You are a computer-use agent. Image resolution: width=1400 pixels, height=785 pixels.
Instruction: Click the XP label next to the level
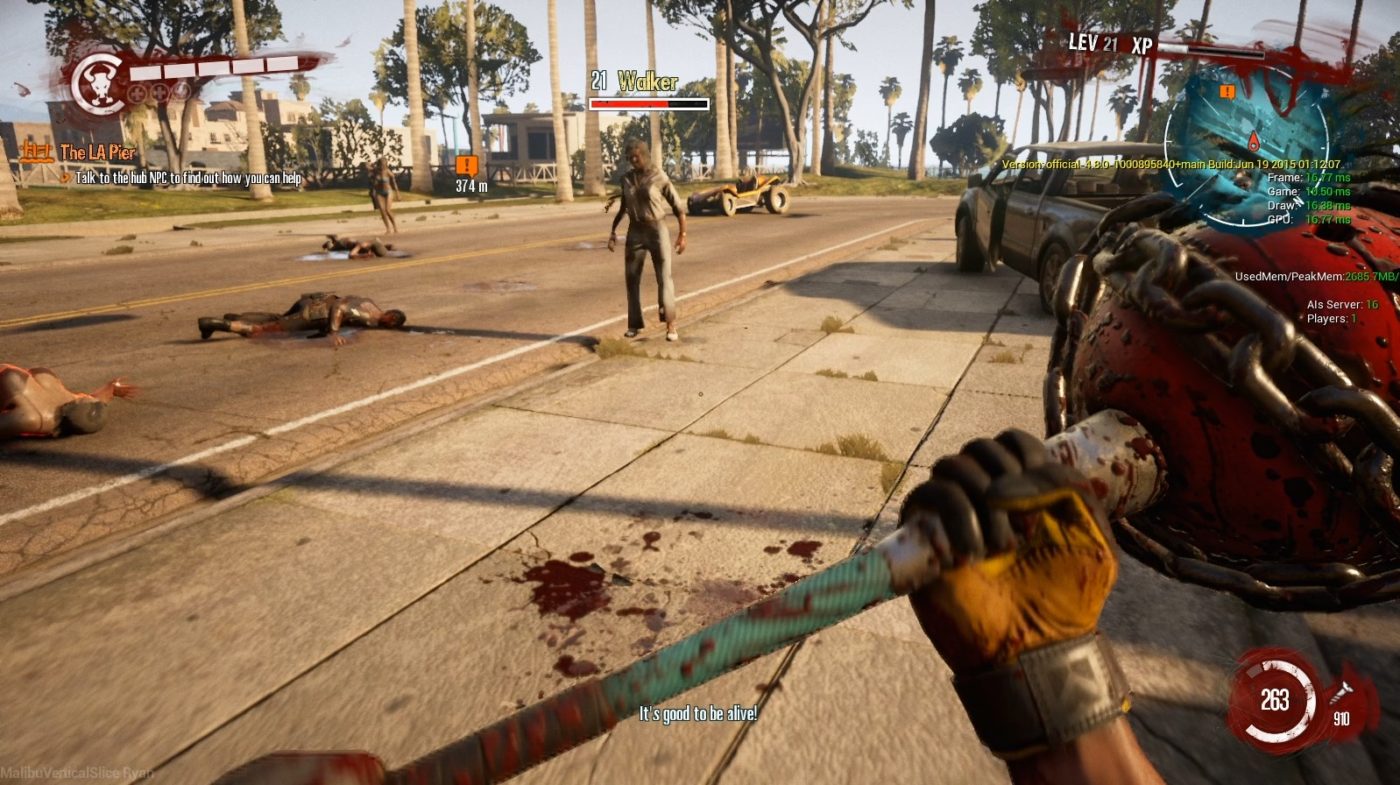point(1141,44)
